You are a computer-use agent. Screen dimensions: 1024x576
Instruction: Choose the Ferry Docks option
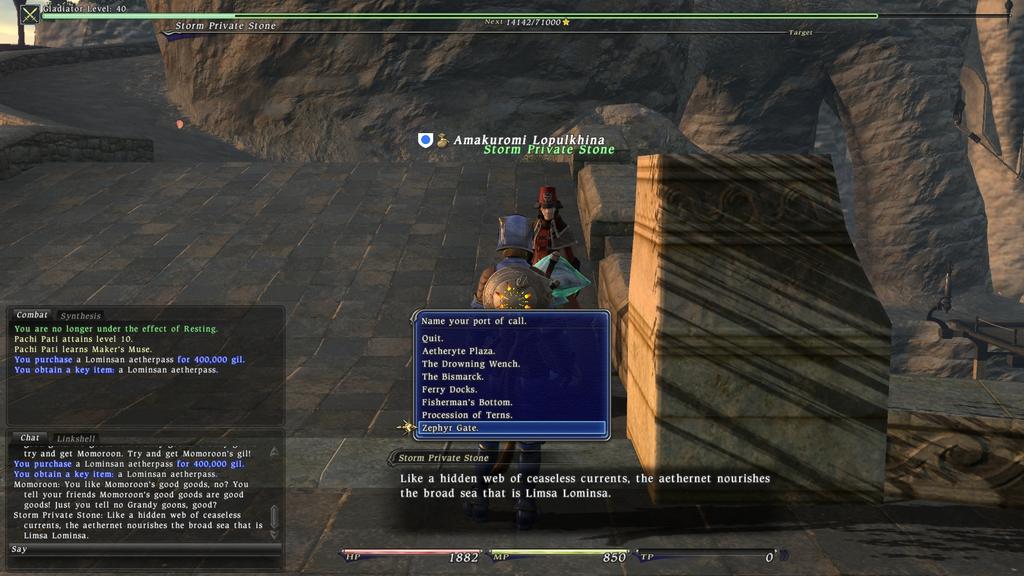click(x=449, y=390)
